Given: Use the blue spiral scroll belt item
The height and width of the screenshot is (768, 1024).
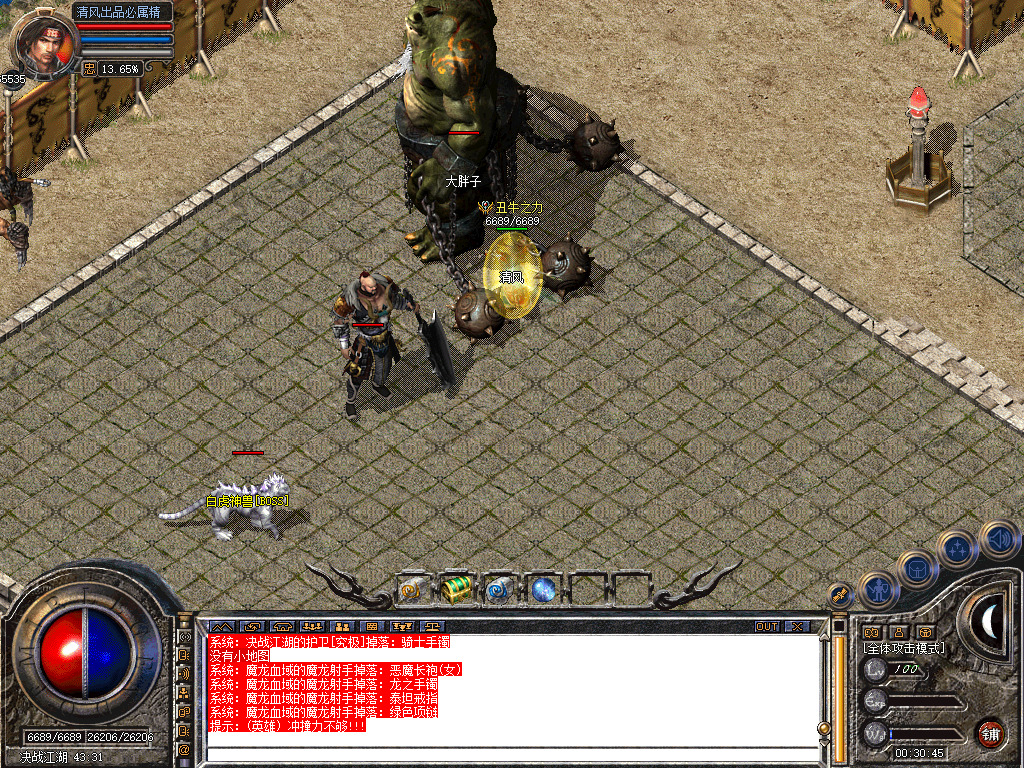Looking at the screenshot, I should [x=498, y=590].
